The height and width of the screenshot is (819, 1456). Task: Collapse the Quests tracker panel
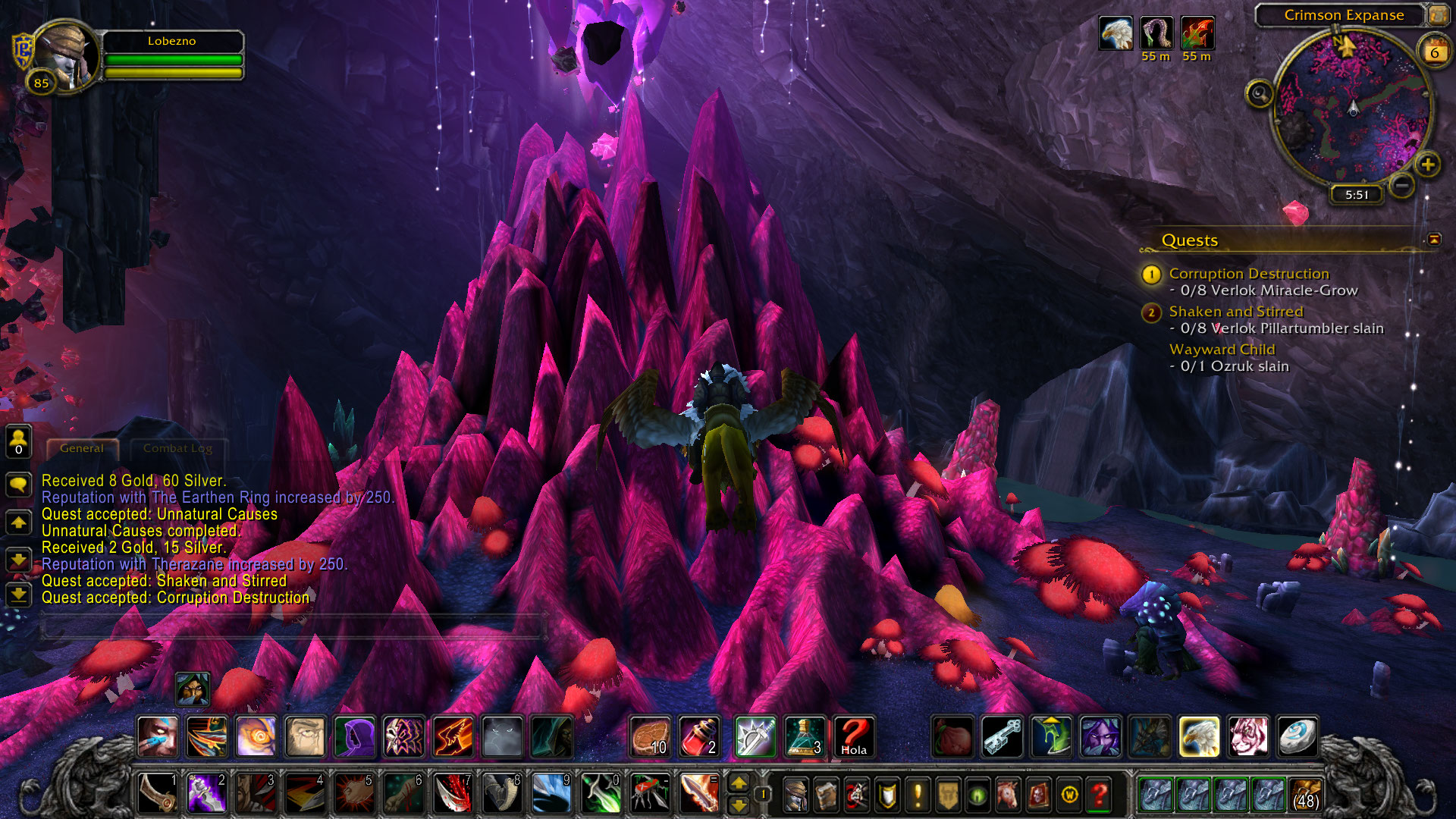click(x=1433, y=240)
